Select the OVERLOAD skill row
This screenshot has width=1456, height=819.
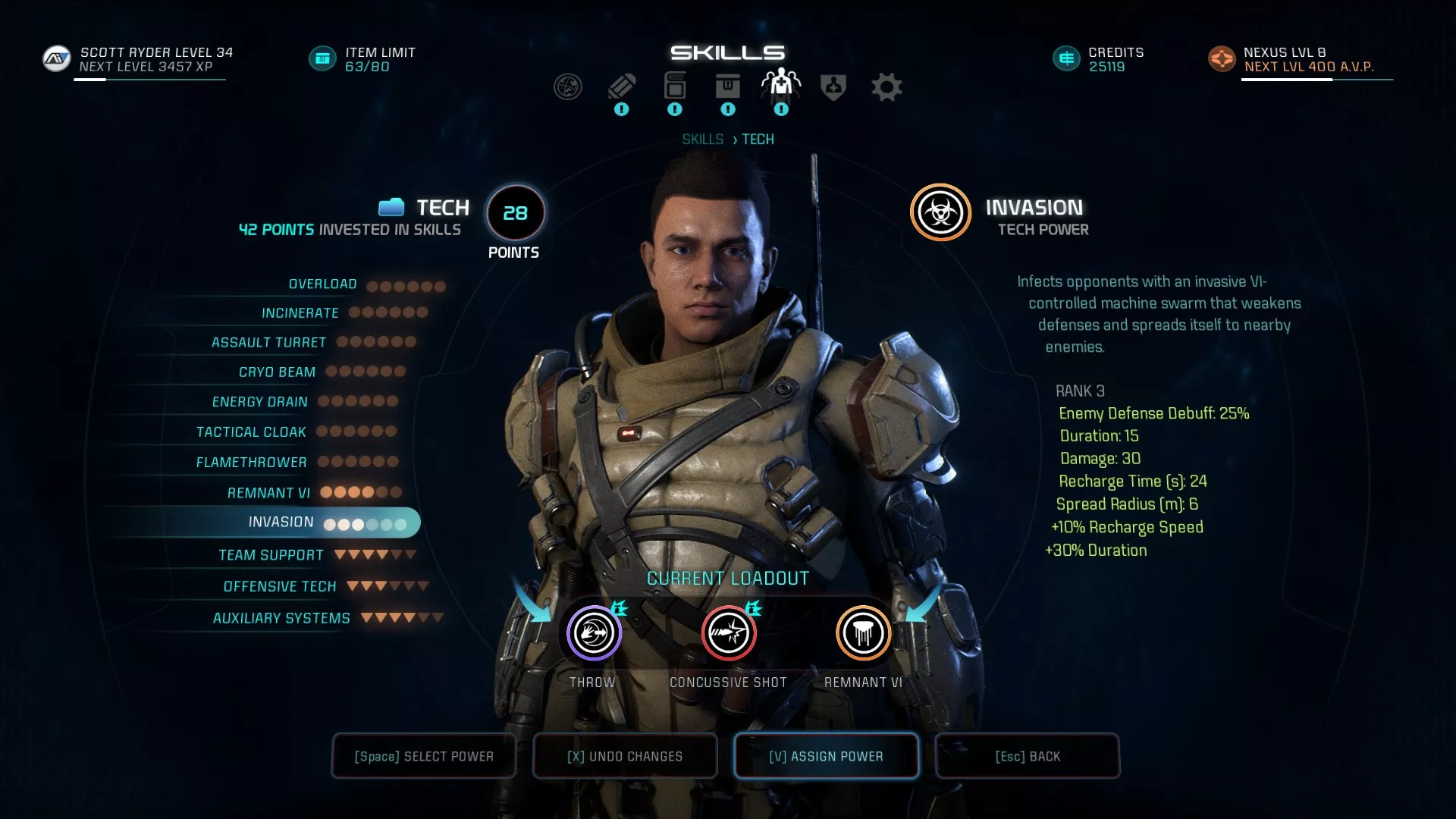click(322, 284)
